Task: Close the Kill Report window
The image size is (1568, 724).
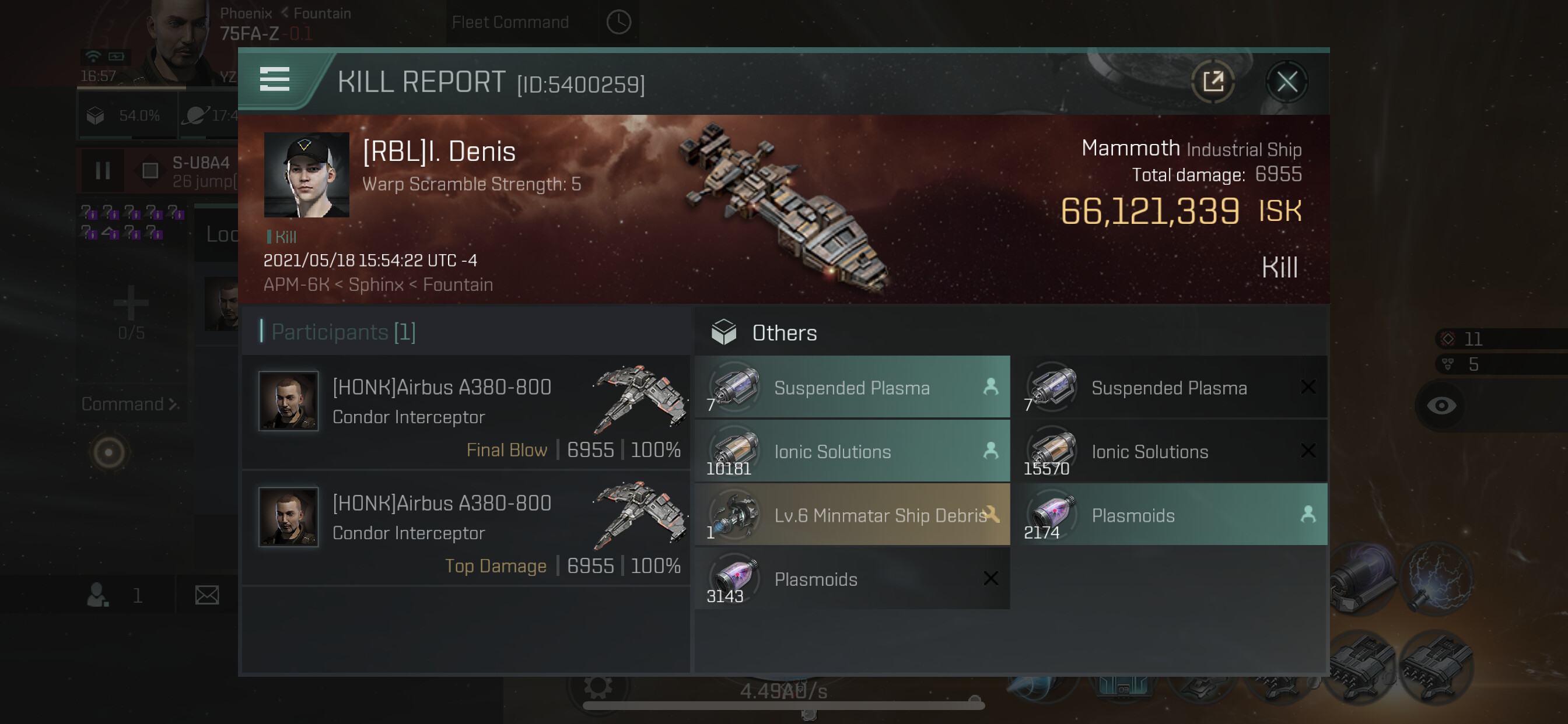Action: pos(1286,82)
